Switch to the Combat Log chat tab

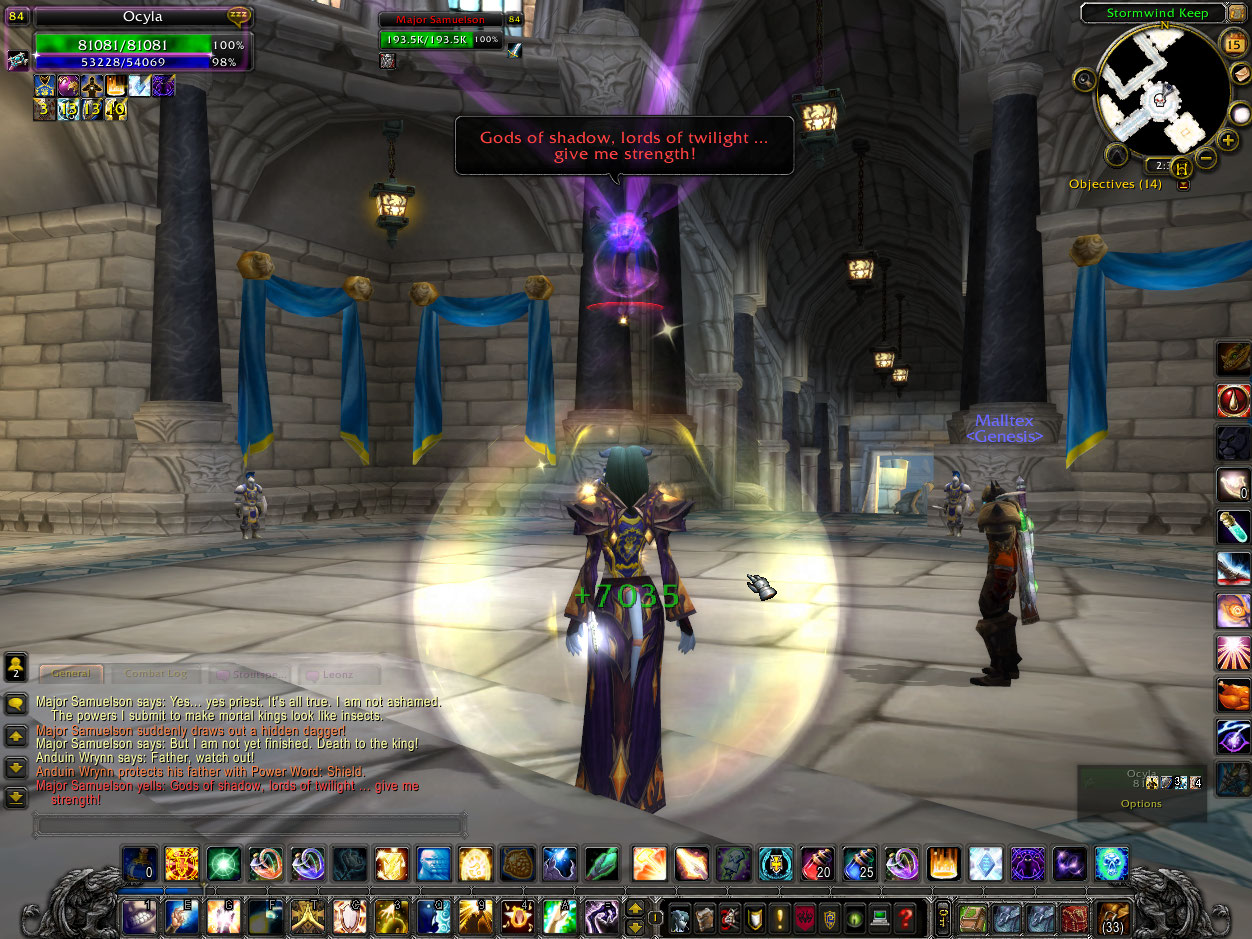coord(156,675)
